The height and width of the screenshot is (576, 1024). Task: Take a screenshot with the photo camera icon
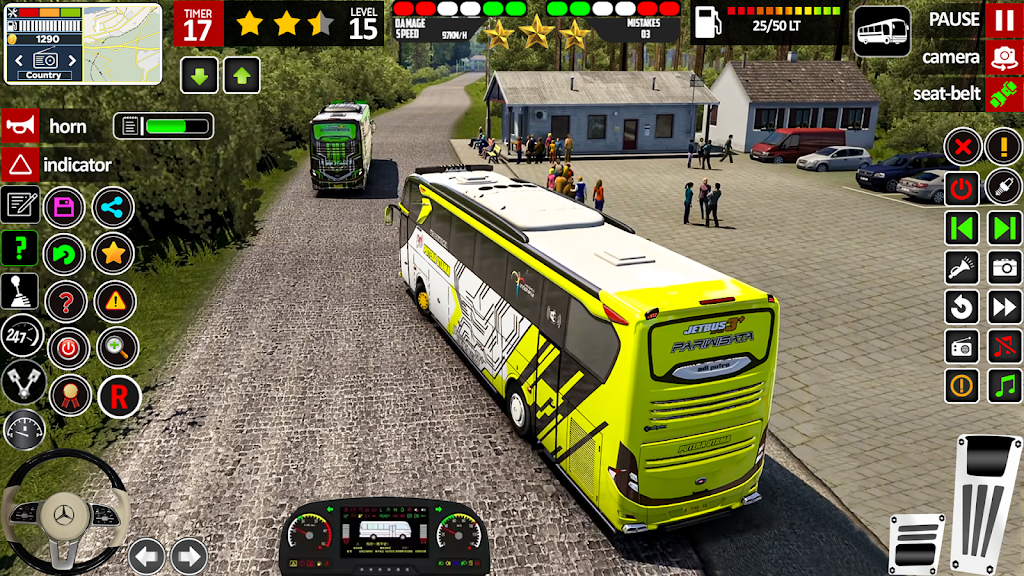[x=1004, y=267]
